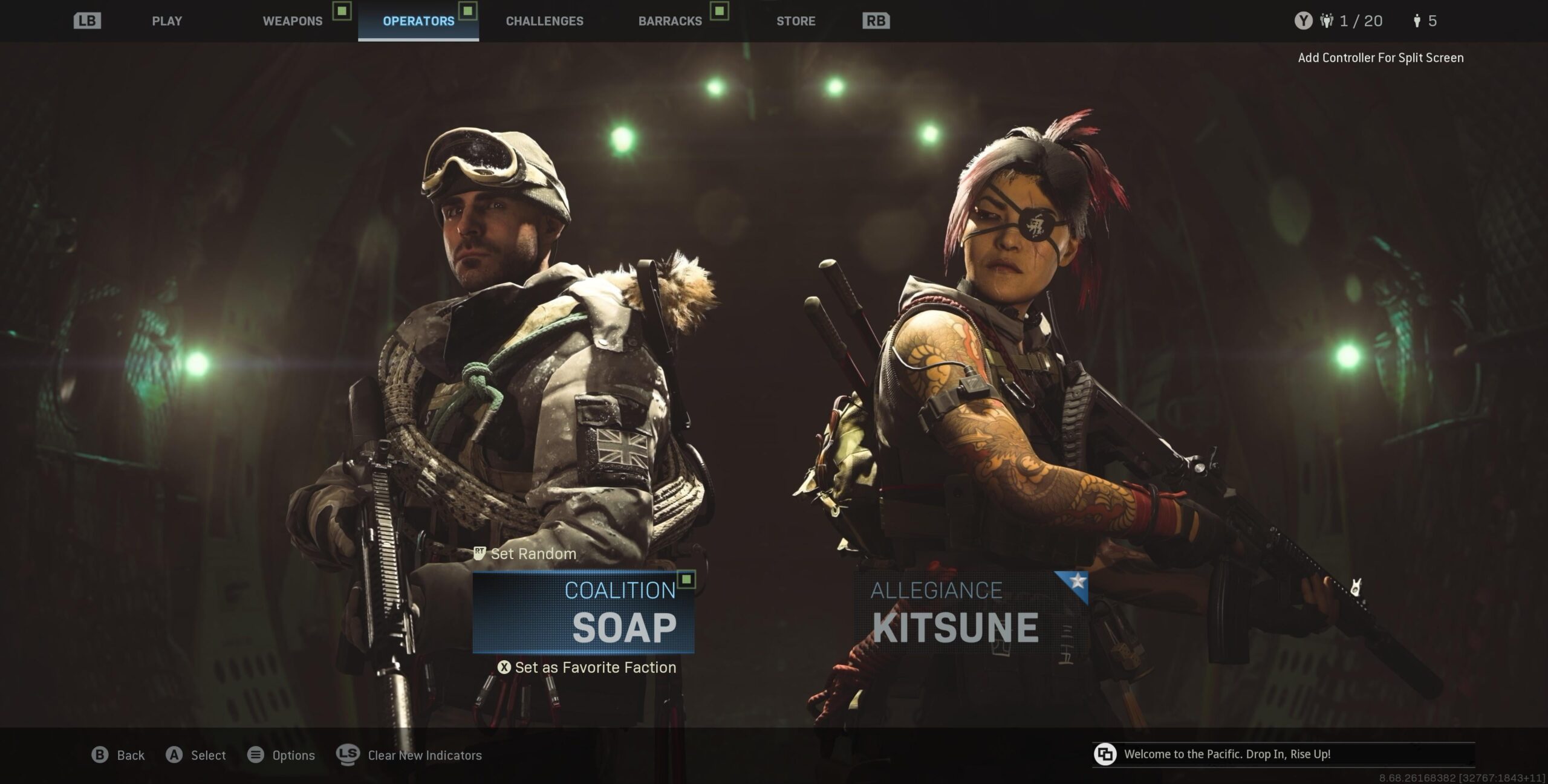
Task: Activate the Set Random option
Action: click(x=525, y=554)
